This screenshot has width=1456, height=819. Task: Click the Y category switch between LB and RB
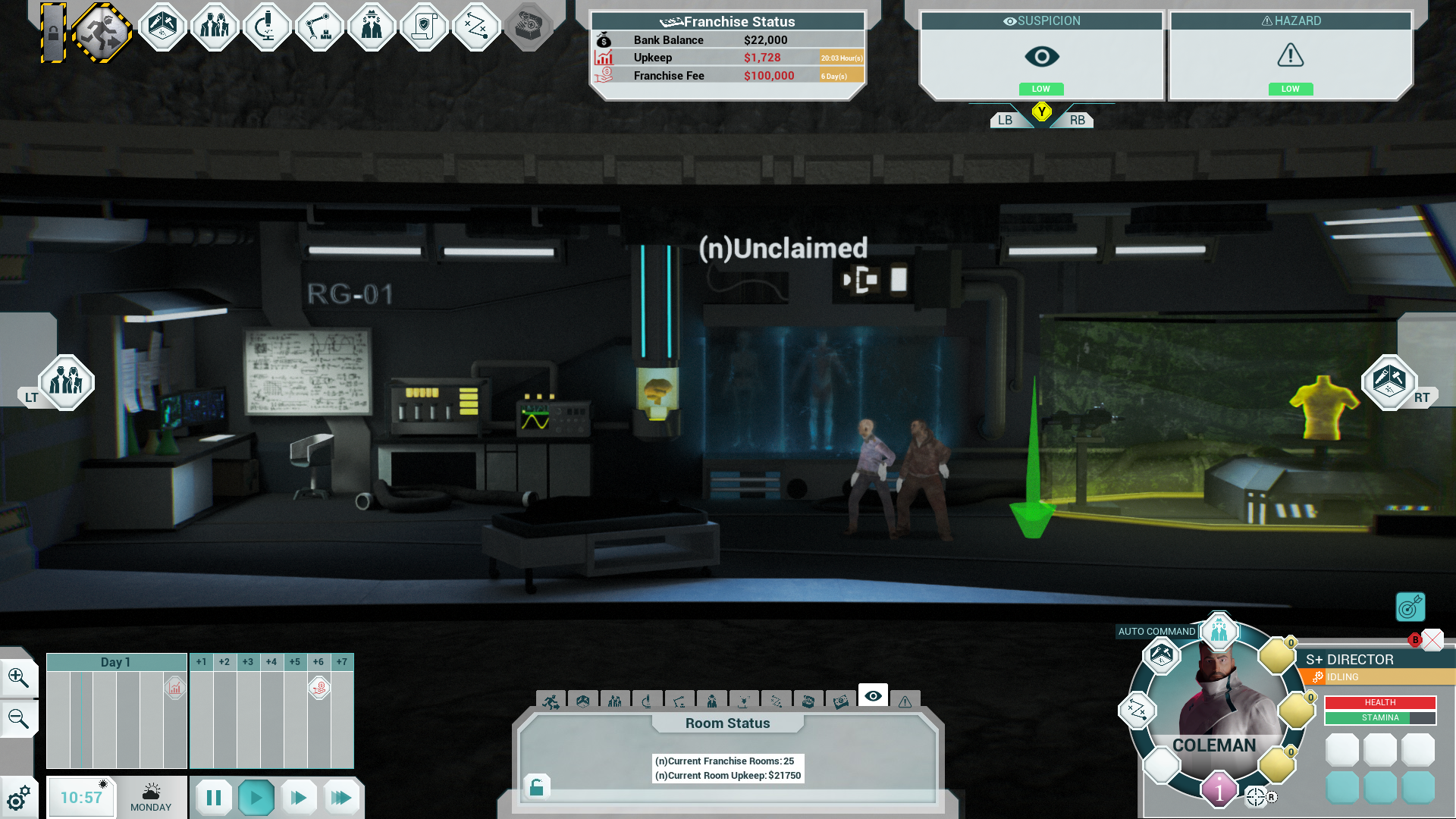click(x=1041, y=112)
